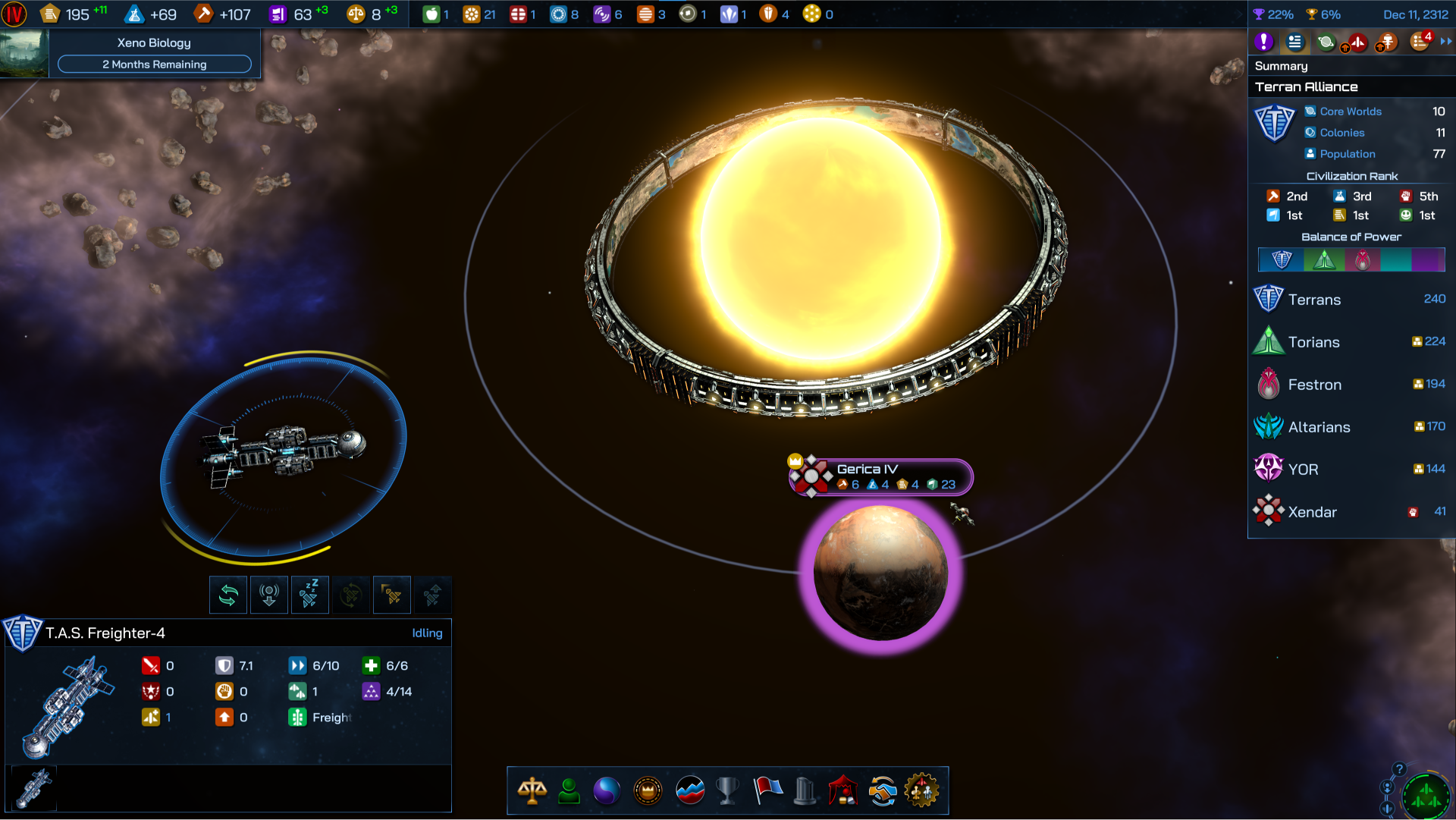Click the beacon with down-arrow ship command
The image size is (1456, 820).
(269, 595)
